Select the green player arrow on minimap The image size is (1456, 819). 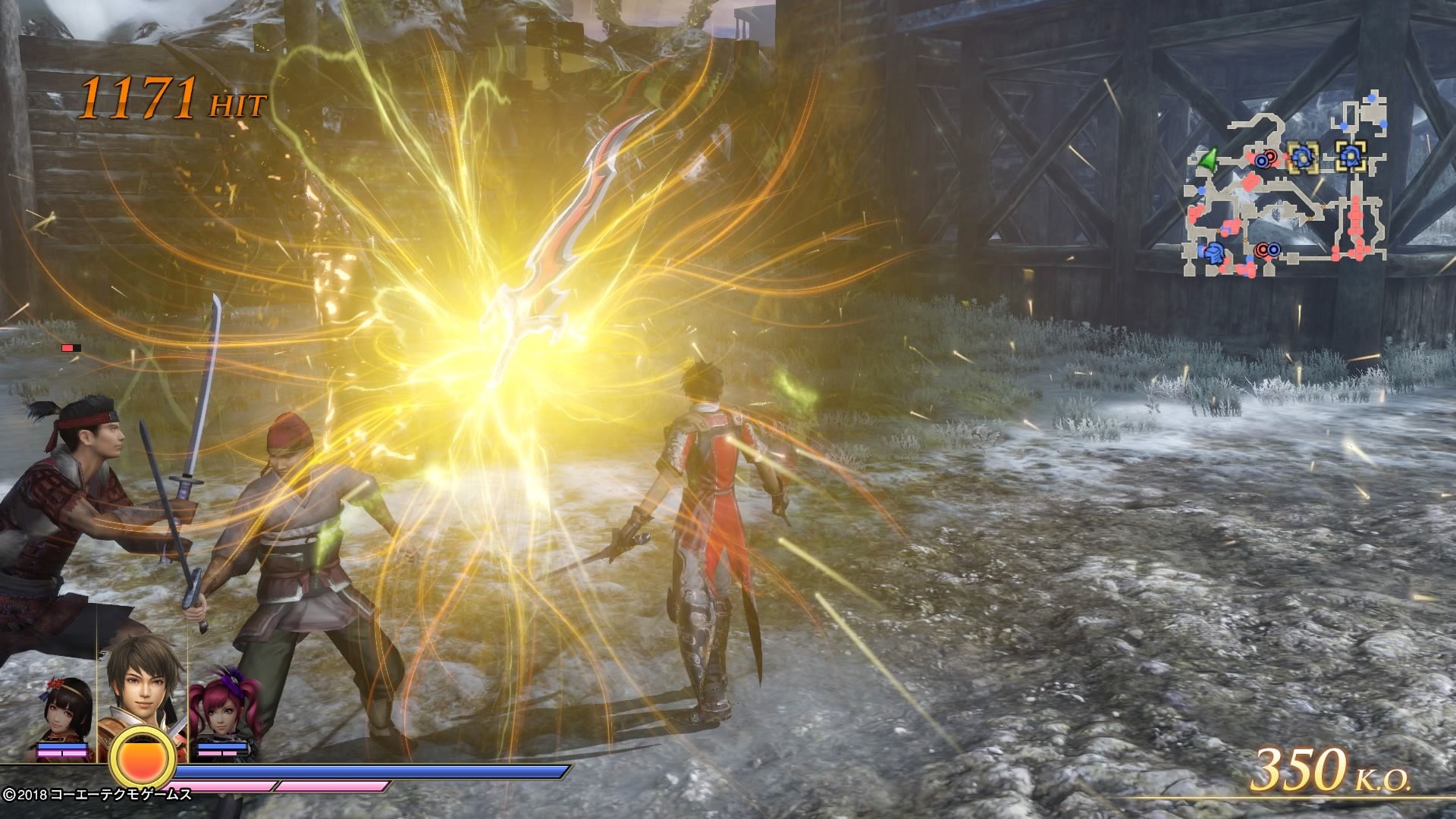click(1207, 159)
